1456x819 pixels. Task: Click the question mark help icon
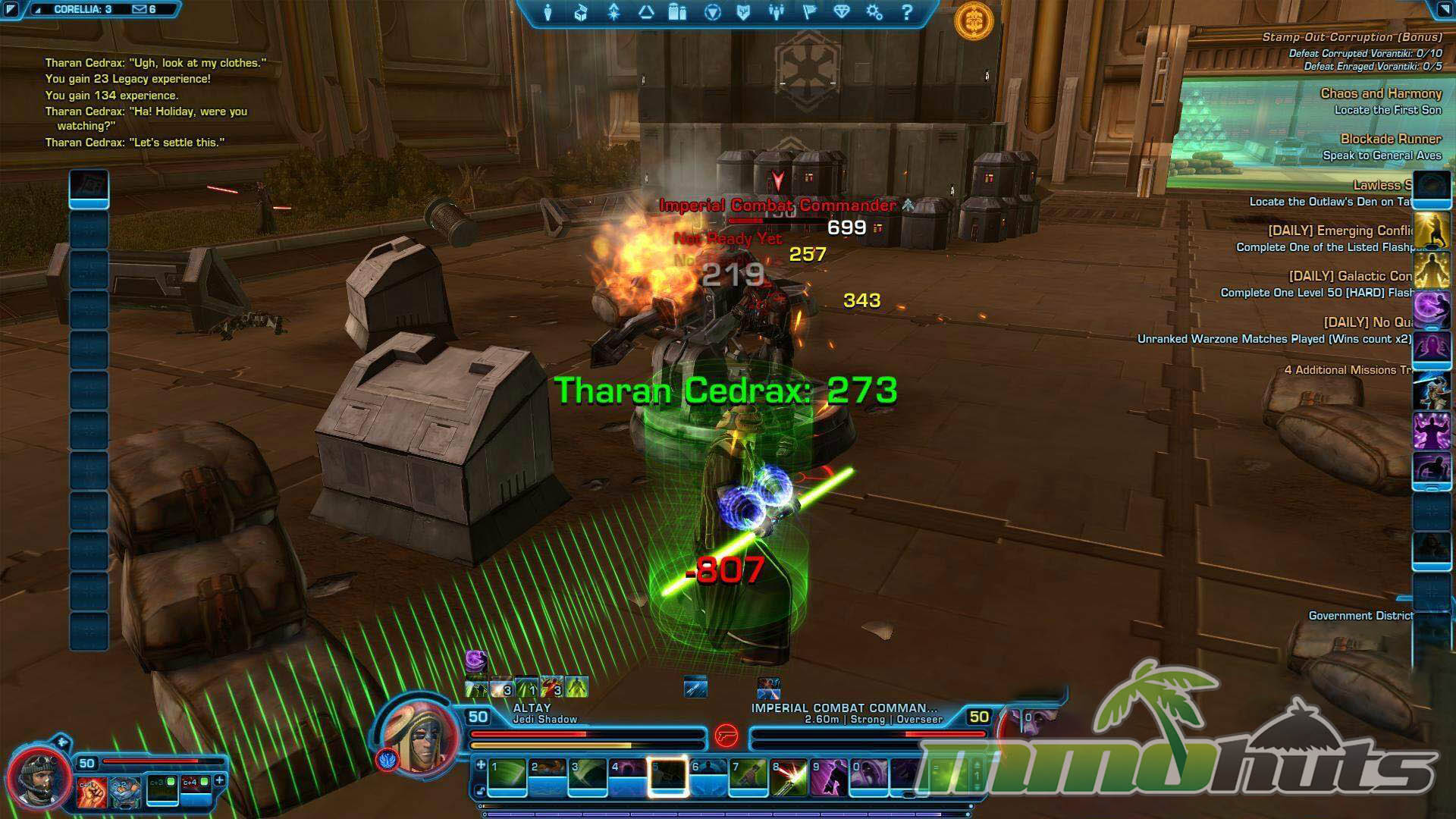click(x=907, y=13)
